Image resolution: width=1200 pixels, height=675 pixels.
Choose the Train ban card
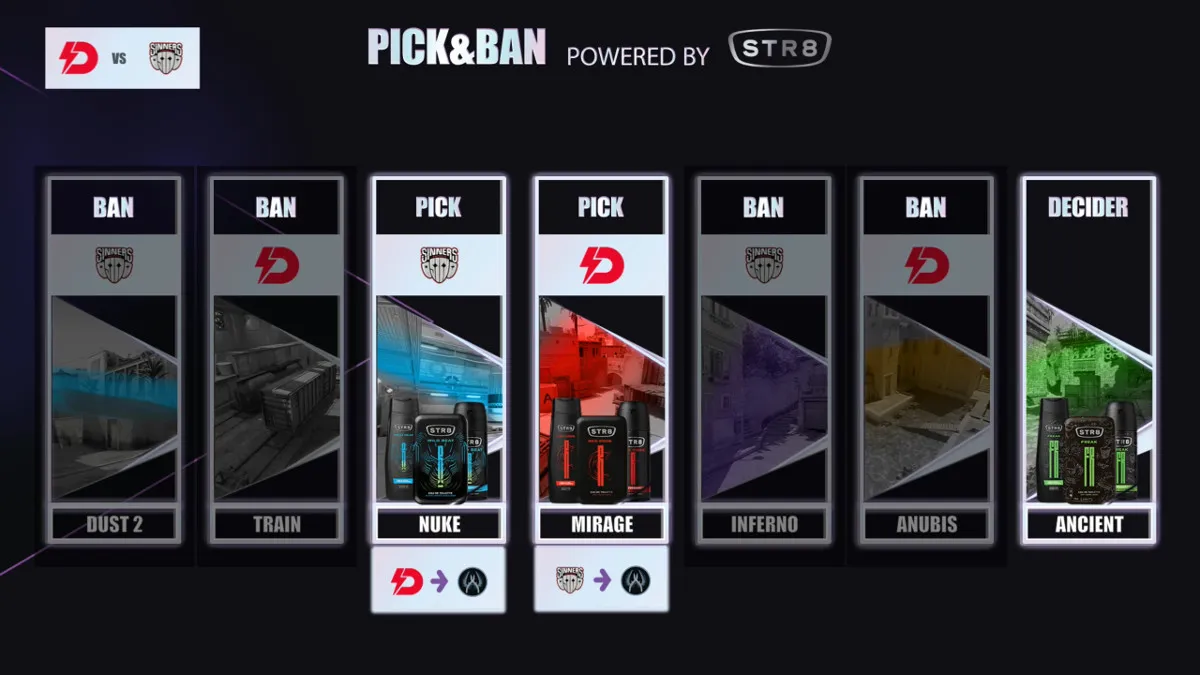point(276,360)
